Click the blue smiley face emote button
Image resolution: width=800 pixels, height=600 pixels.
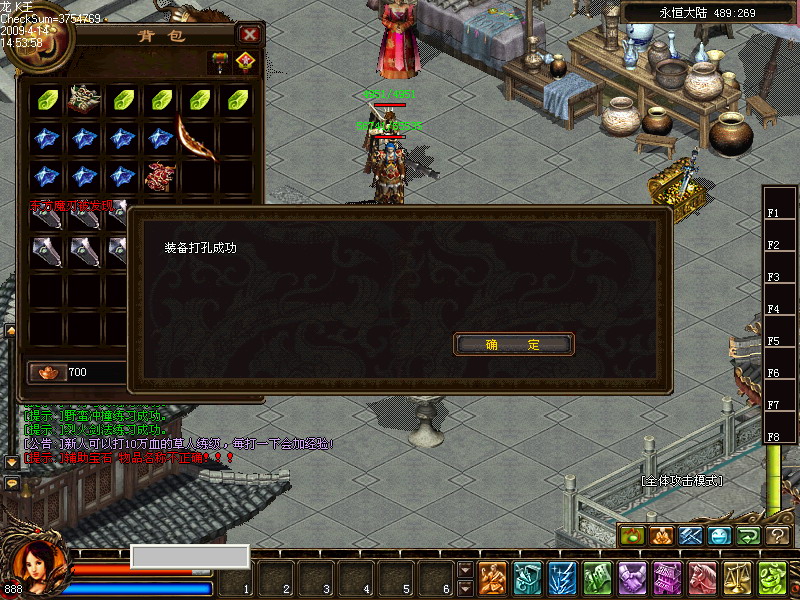(720, 536)
